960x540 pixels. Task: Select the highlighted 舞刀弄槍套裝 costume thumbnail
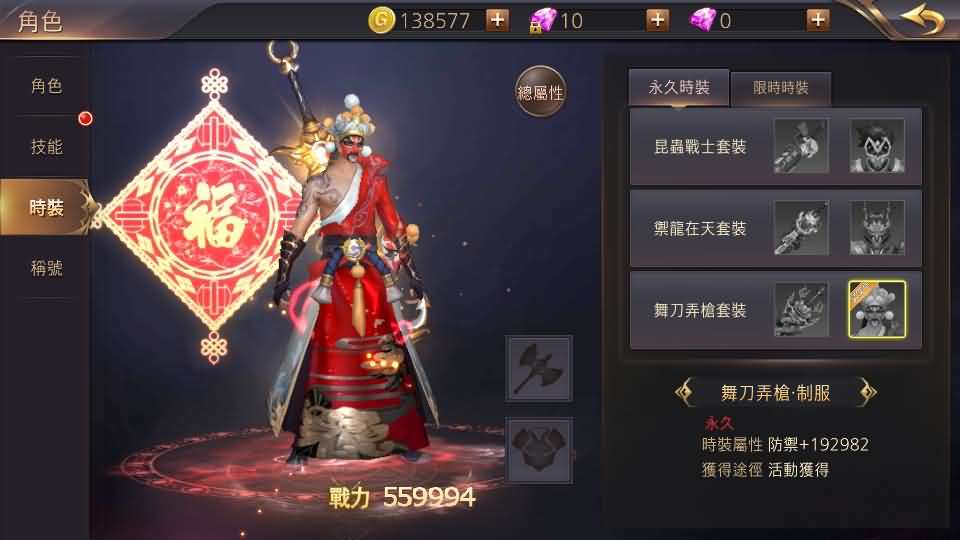pos(877,310)
